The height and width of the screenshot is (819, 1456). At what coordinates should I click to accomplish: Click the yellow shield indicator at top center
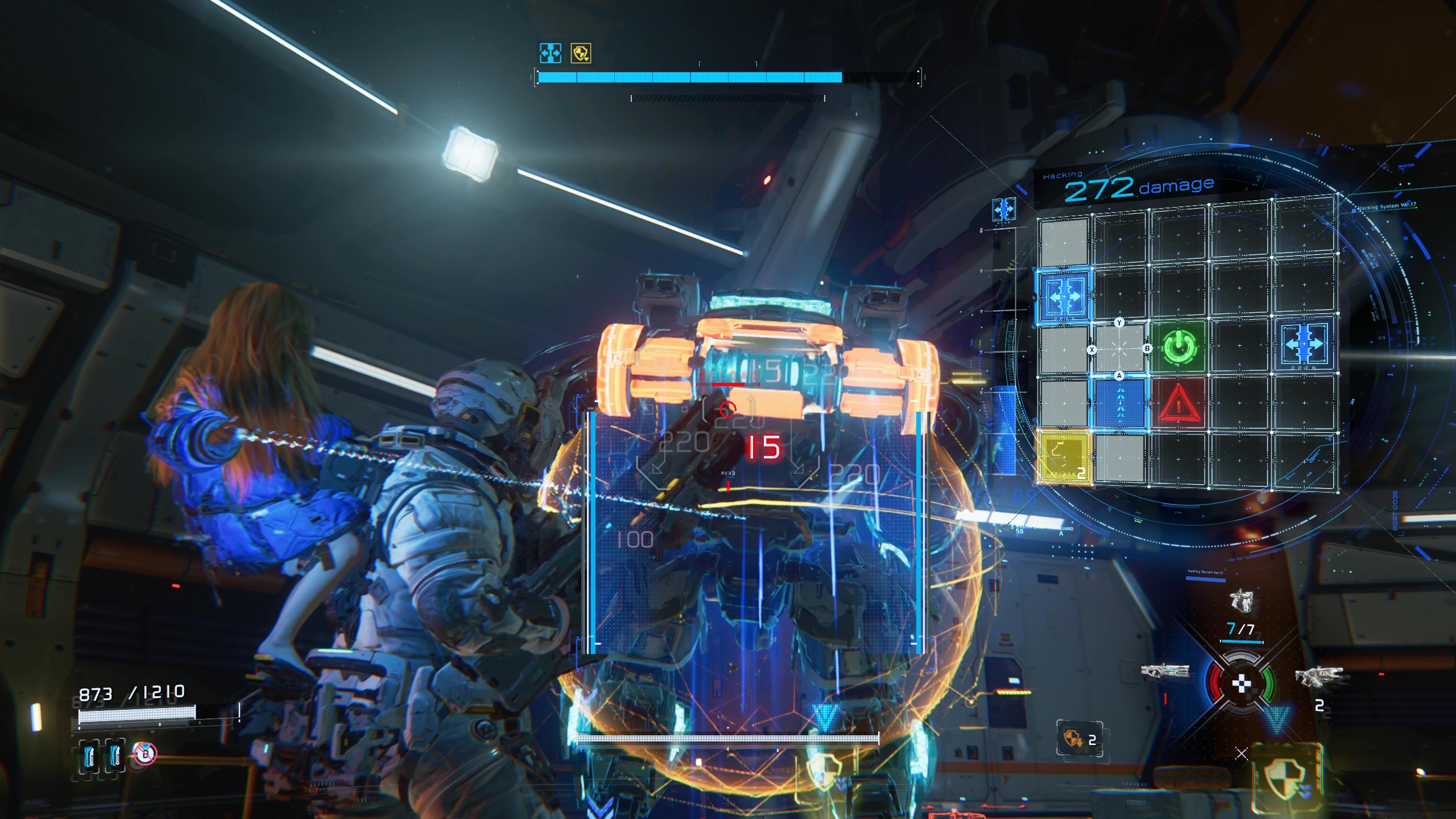coord(581,53)
